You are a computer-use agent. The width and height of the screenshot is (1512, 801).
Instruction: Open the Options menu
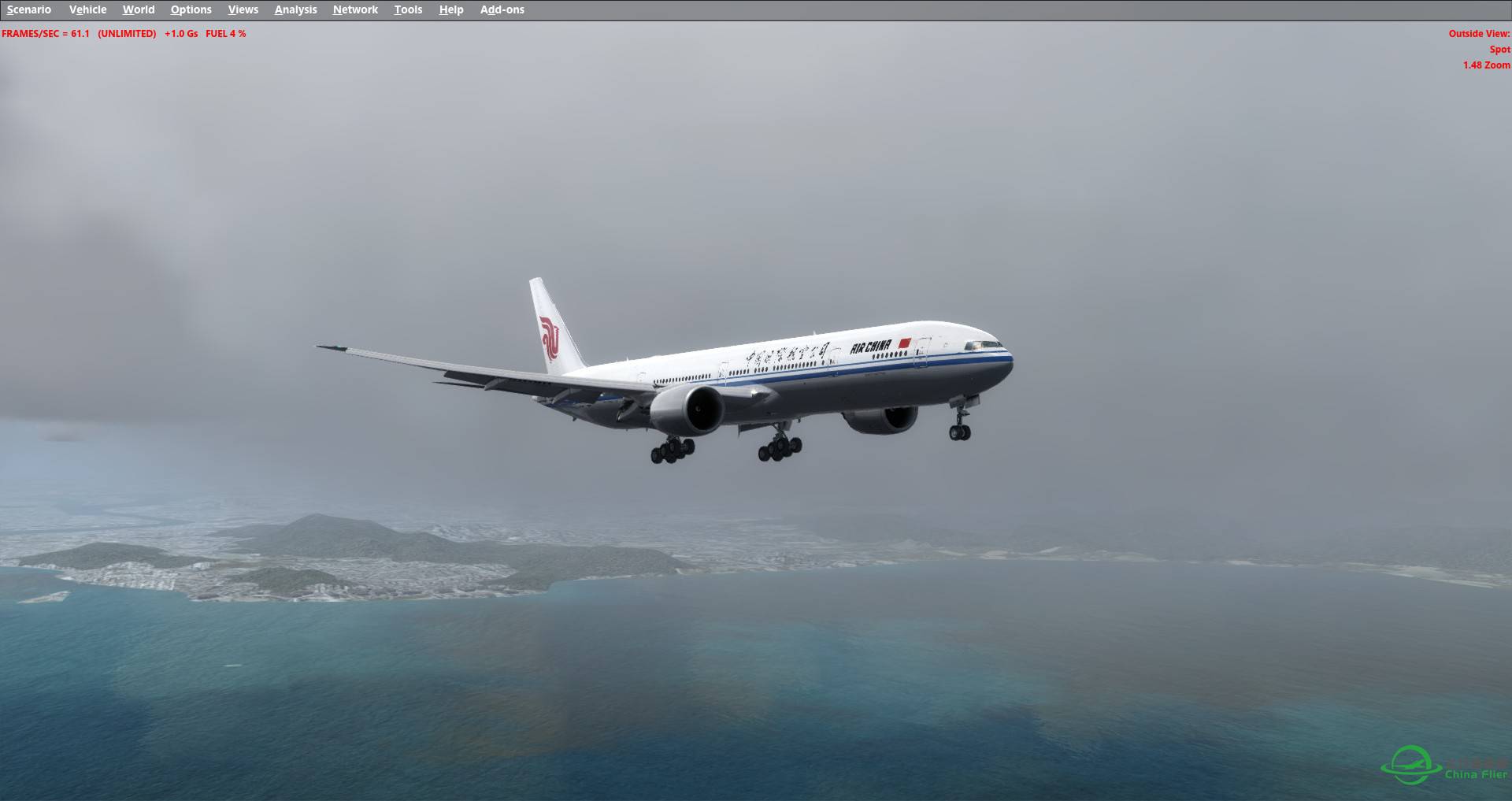191,9
